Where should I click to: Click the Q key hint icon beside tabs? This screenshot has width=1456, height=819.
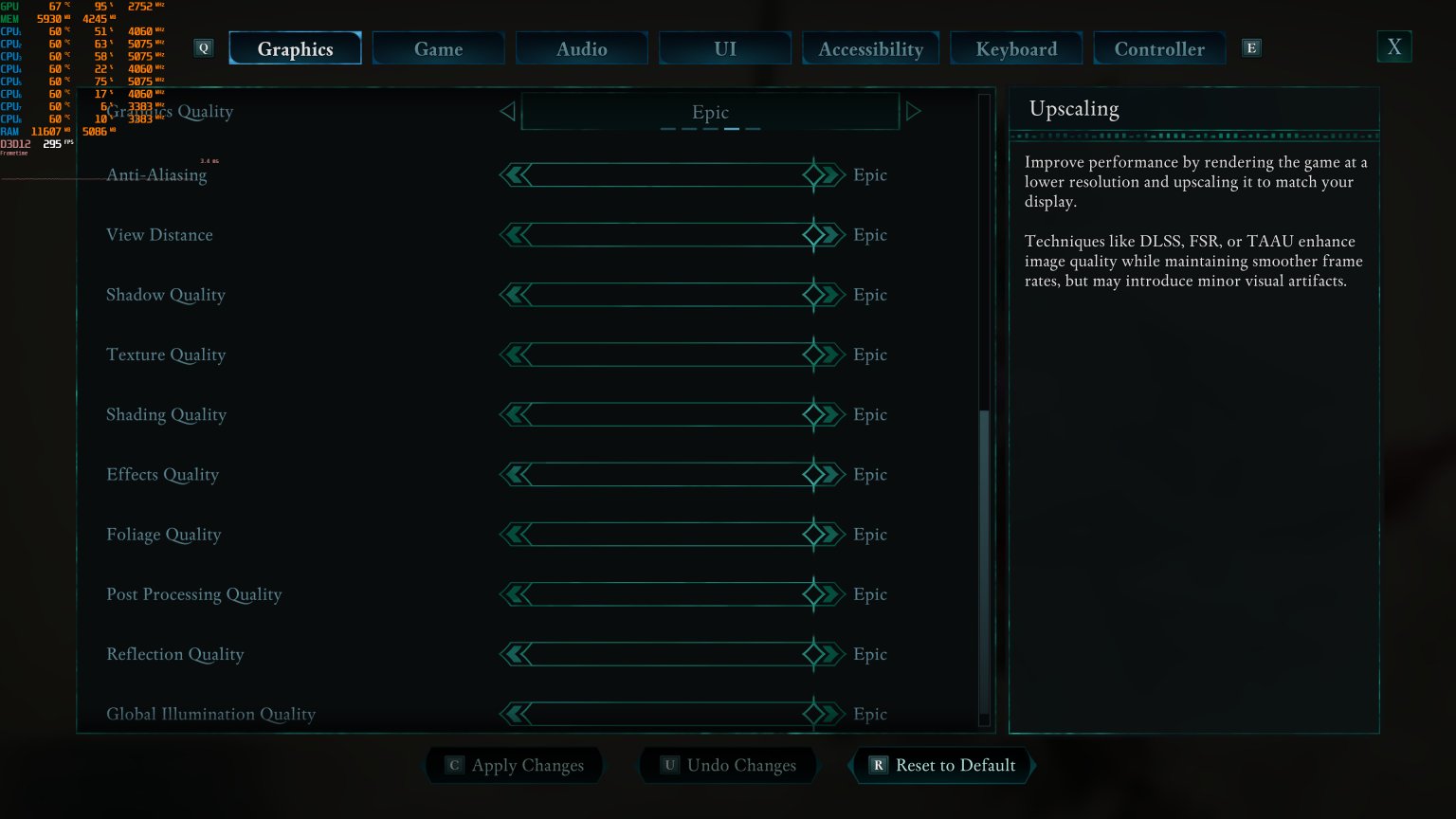pos(203,47)
